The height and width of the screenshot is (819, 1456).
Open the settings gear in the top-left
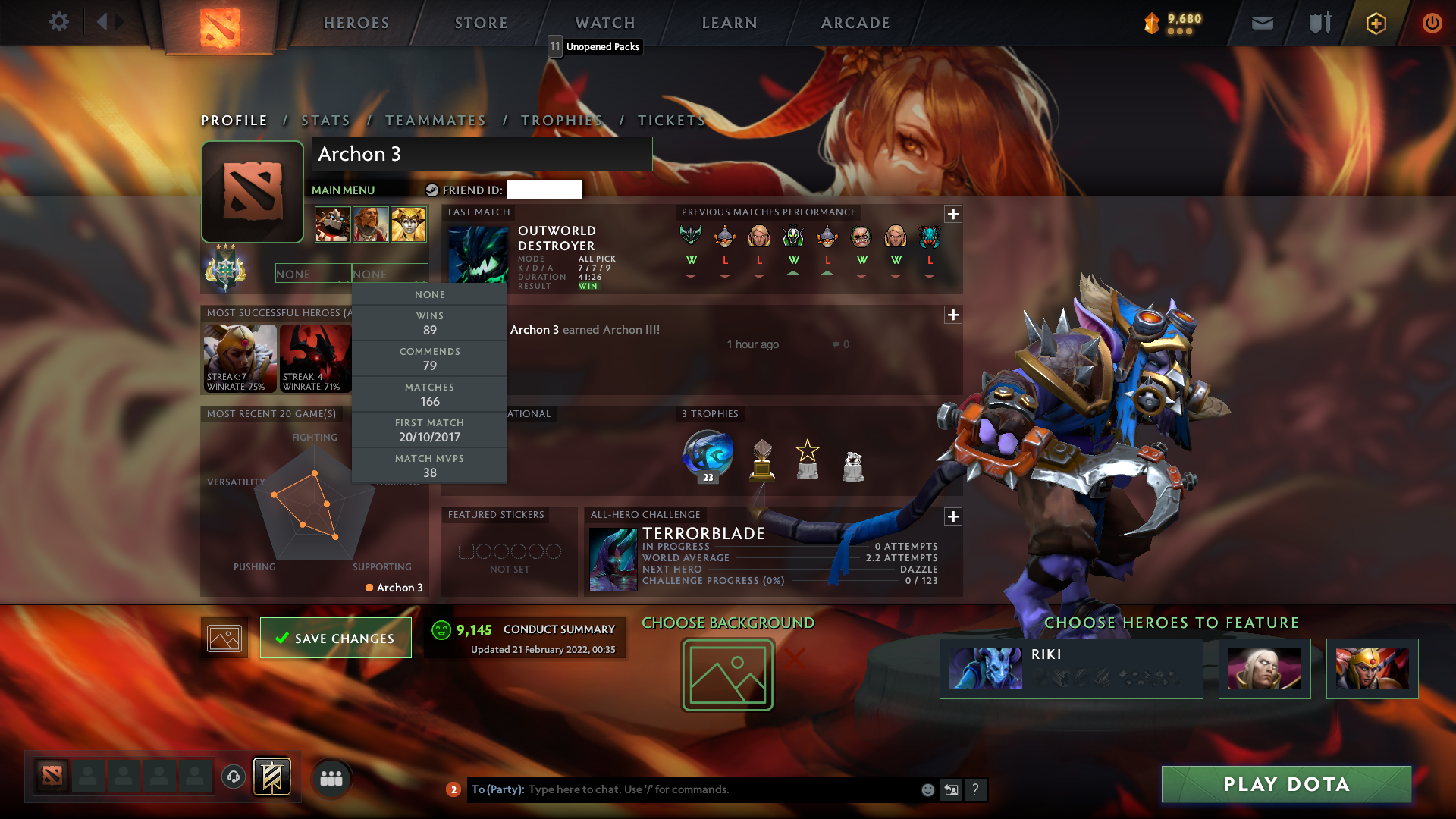pos(59,22)
